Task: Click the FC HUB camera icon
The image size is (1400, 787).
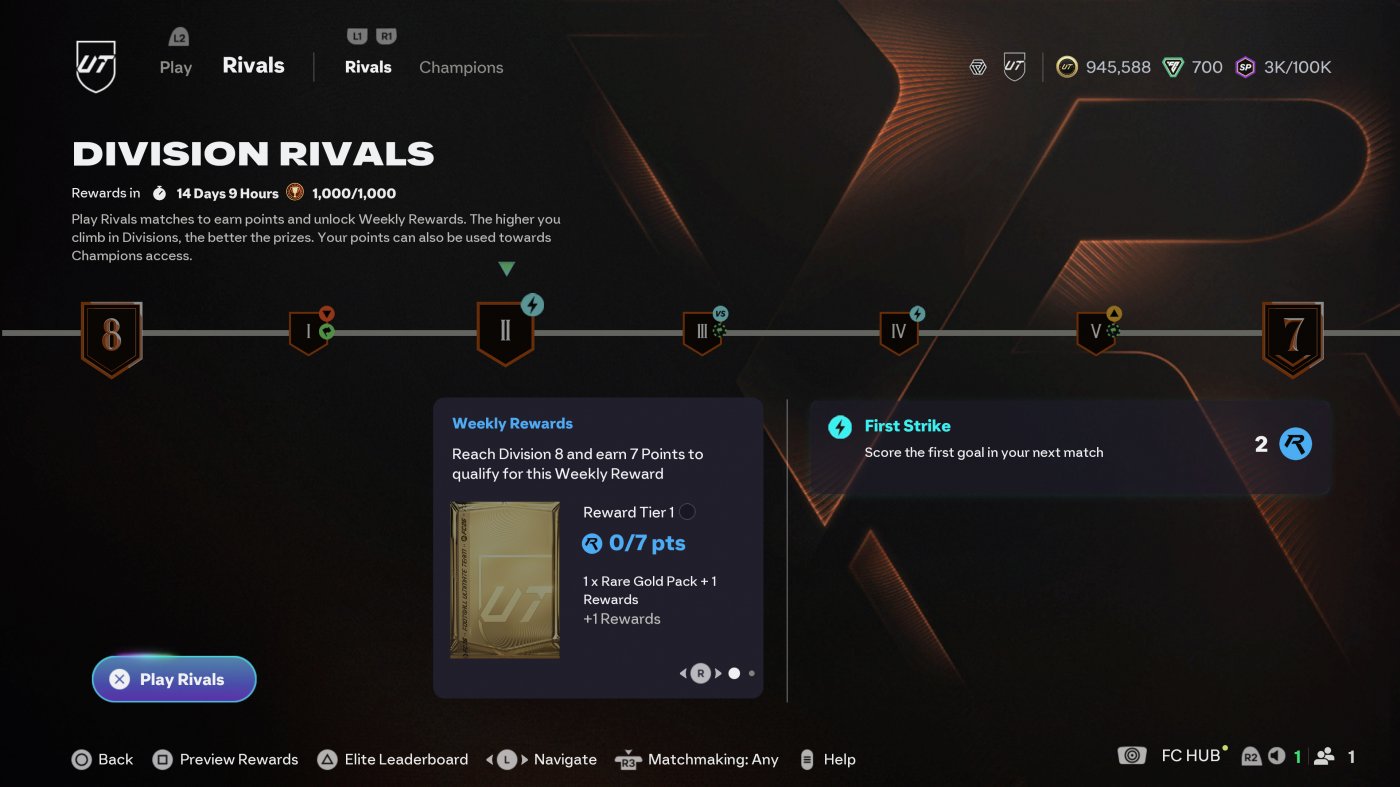Action: (x=1131, y=755)
